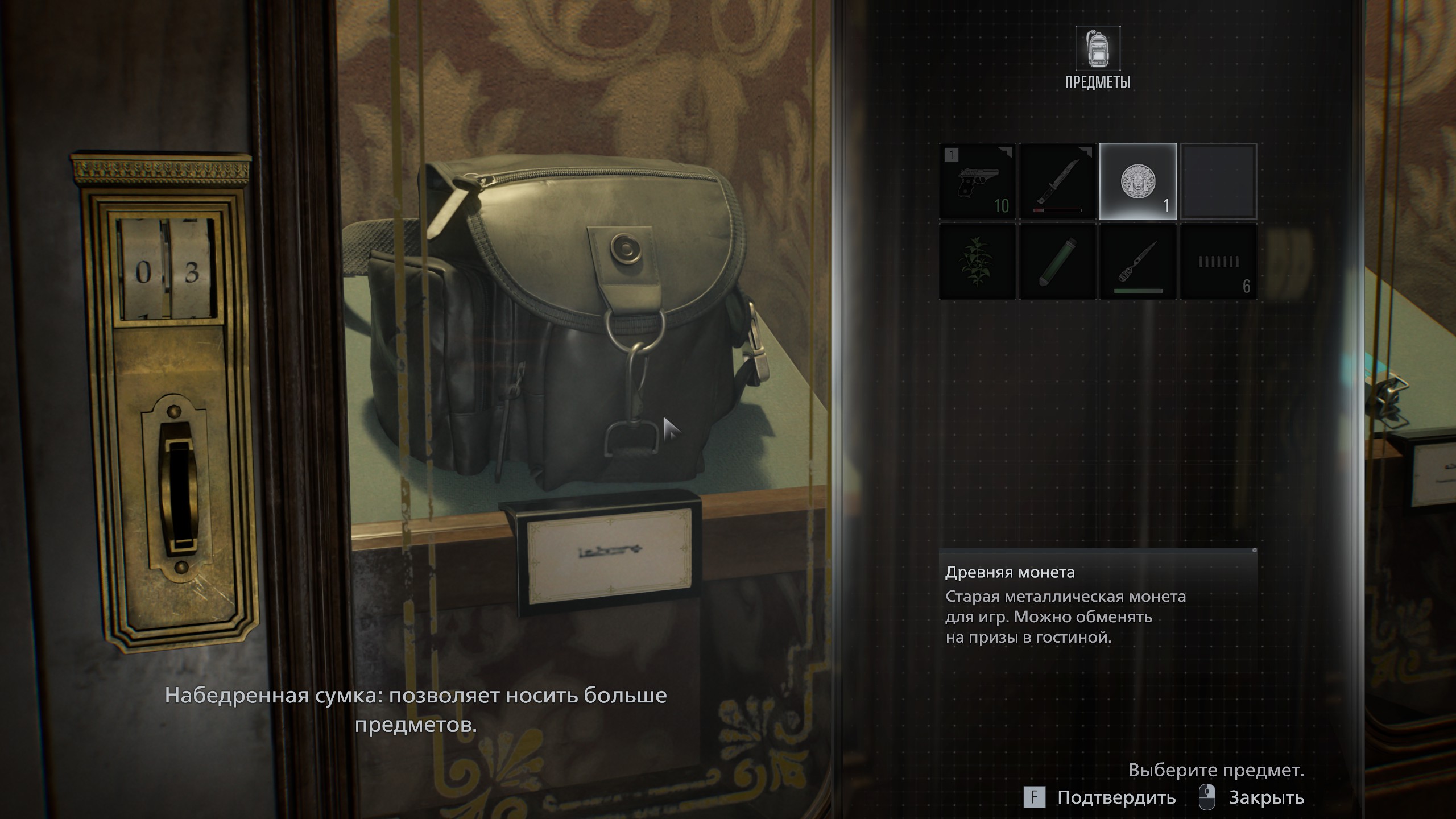Select the handgun inventory slot
Image resolution: width=1456 pixels, height=819 pixels.
(x=977, y=181)
